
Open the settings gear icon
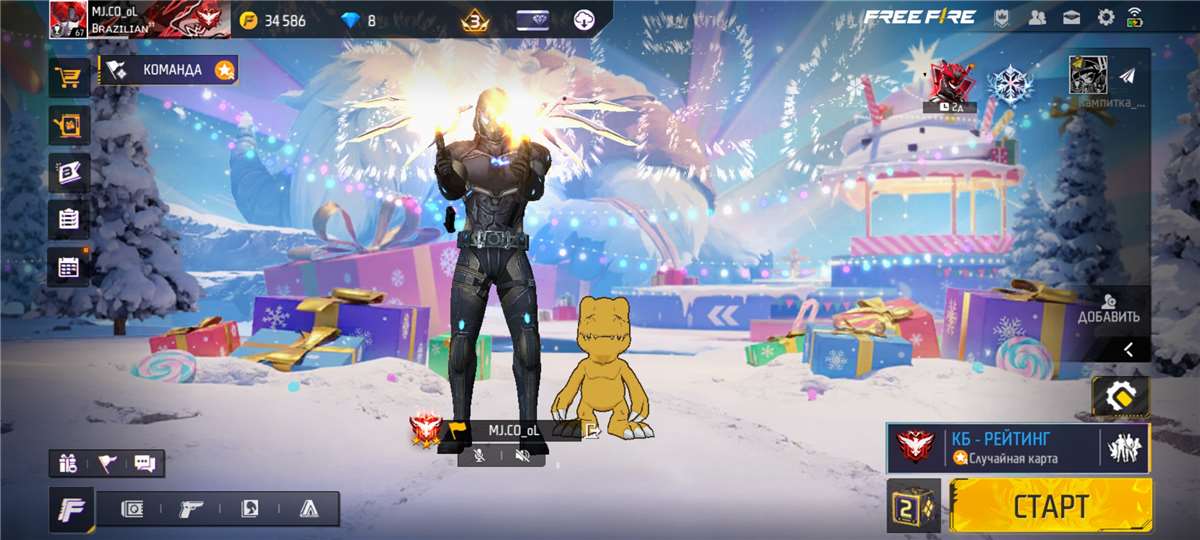(x=1105, y=17)
